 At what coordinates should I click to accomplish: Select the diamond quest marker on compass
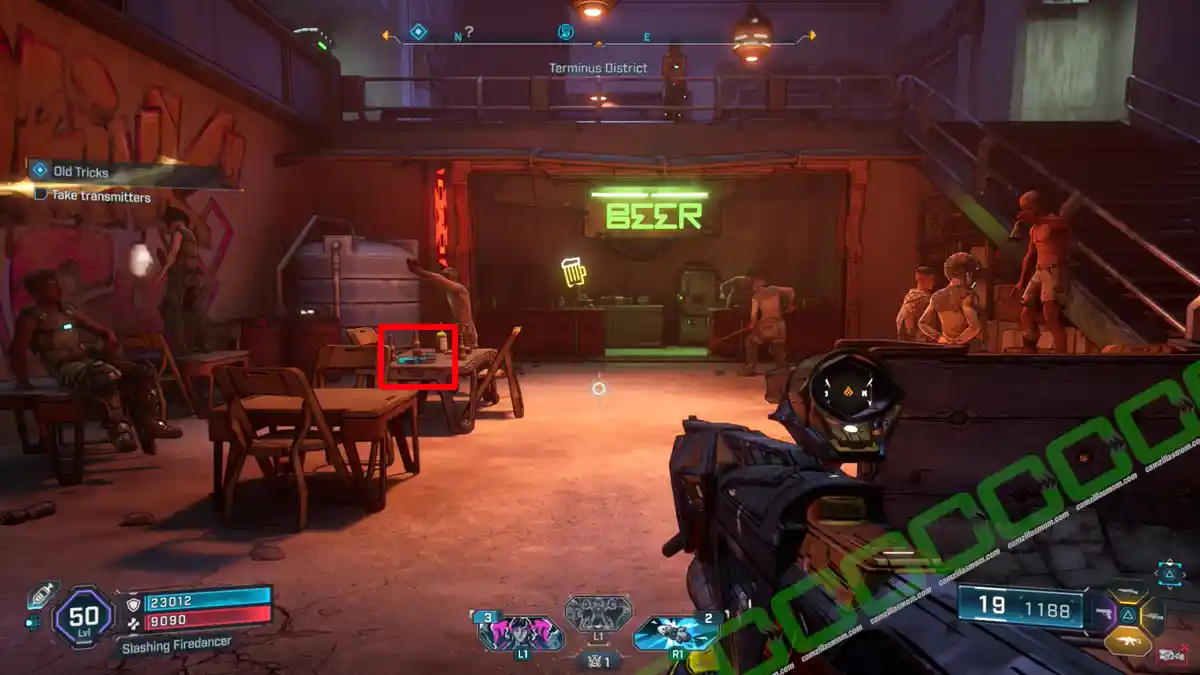point(418,32)
